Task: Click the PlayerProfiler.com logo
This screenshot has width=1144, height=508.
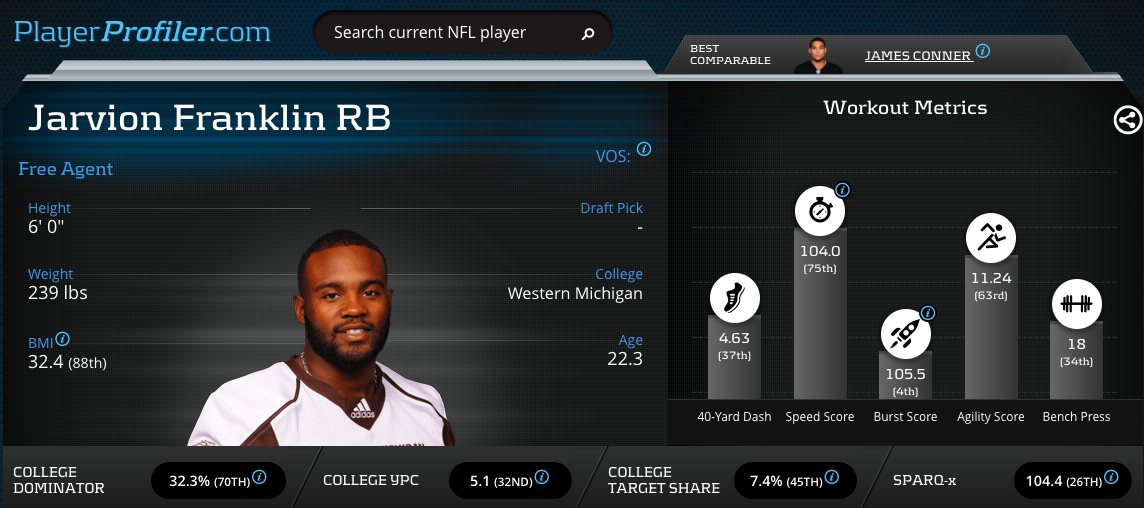Action: (142, 32)
